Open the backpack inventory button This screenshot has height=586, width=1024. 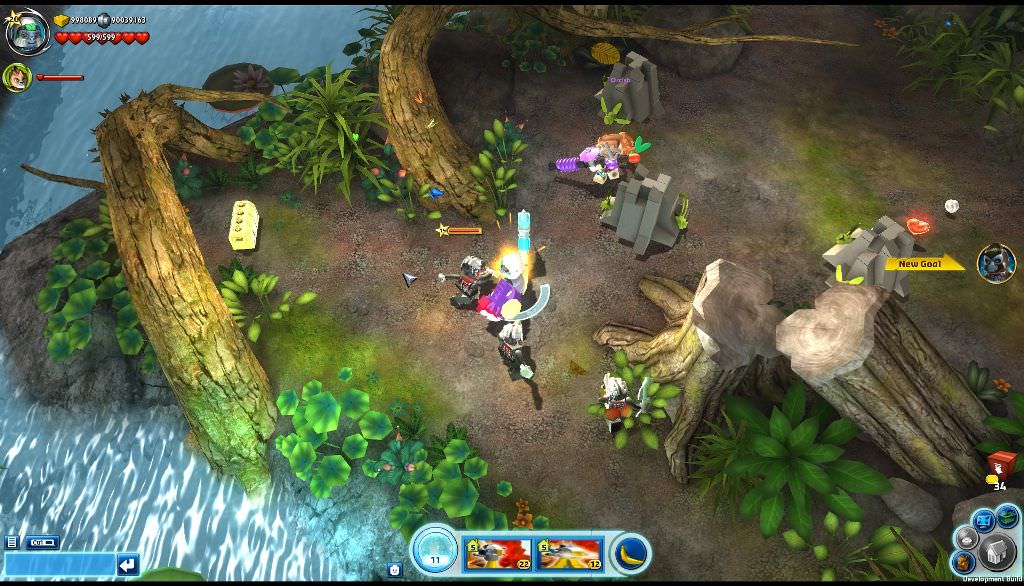coord(963,563)
